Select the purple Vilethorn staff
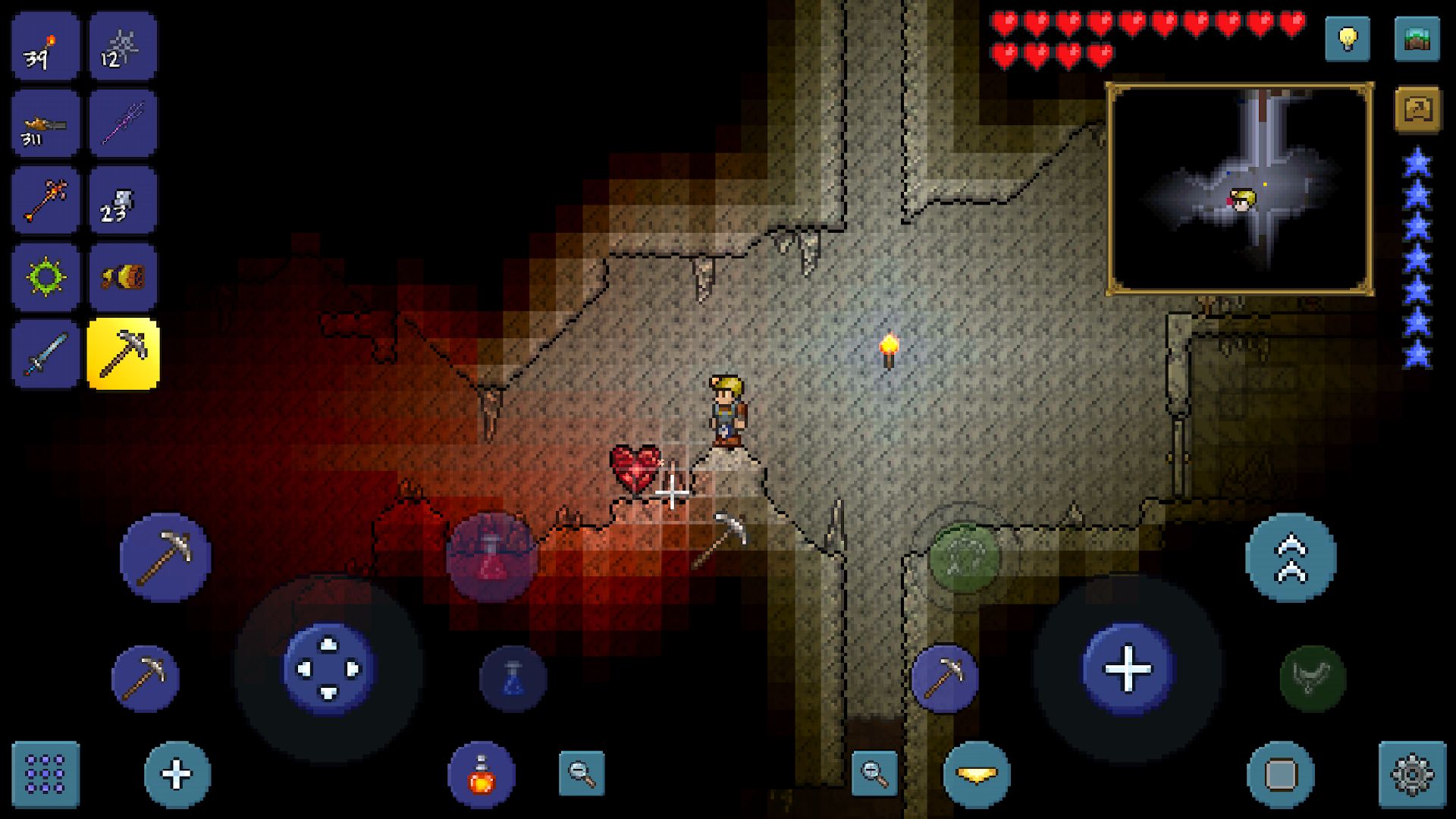The height and width of the screenshot is (819, 1456). click(121, 123)
